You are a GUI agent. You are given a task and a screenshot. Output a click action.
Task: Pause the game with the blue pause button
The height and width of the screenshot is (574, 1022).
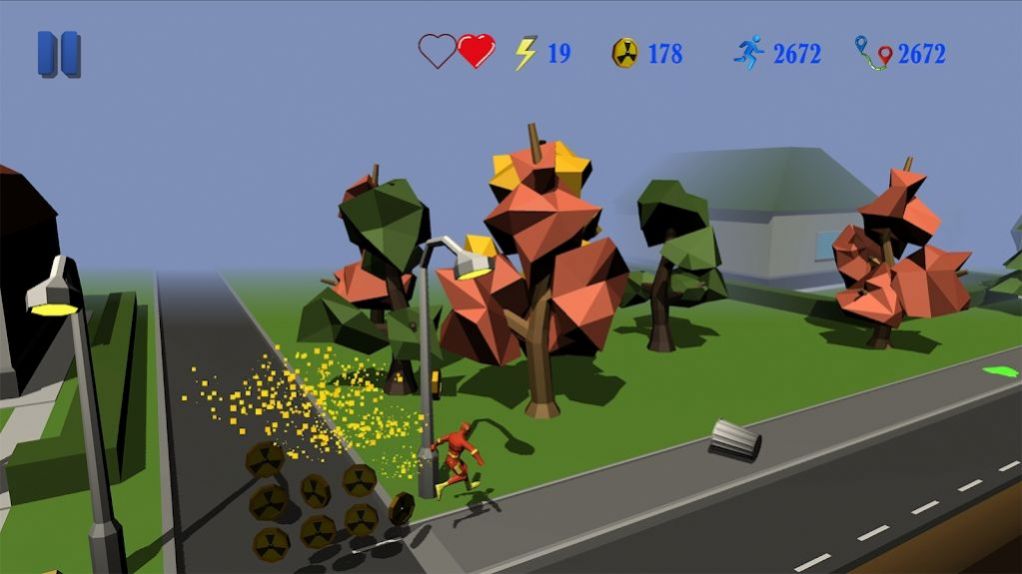[x=59, y=54]
